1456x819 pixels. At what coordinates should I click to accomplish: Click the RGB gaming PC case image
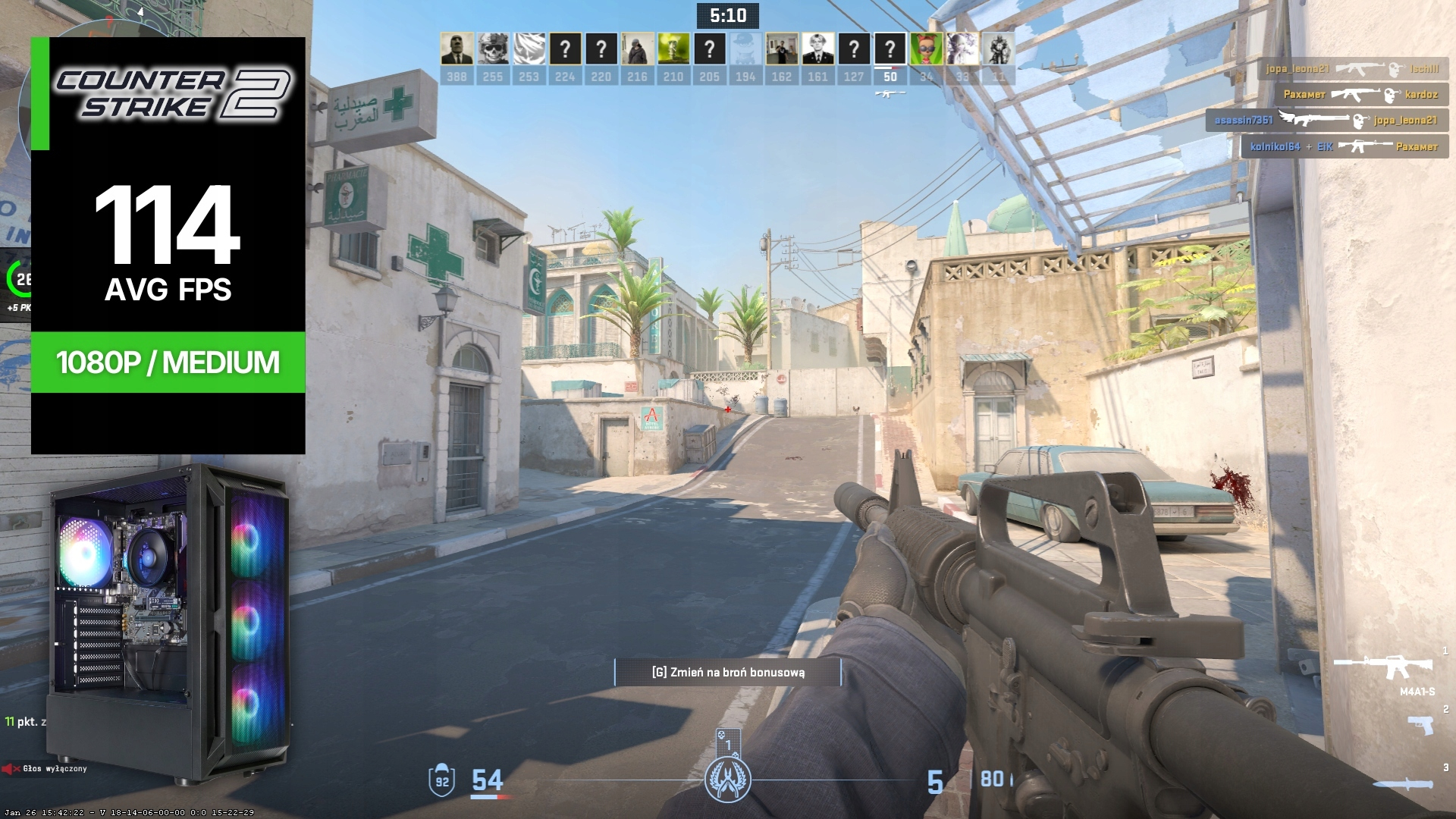click(170, 622)
